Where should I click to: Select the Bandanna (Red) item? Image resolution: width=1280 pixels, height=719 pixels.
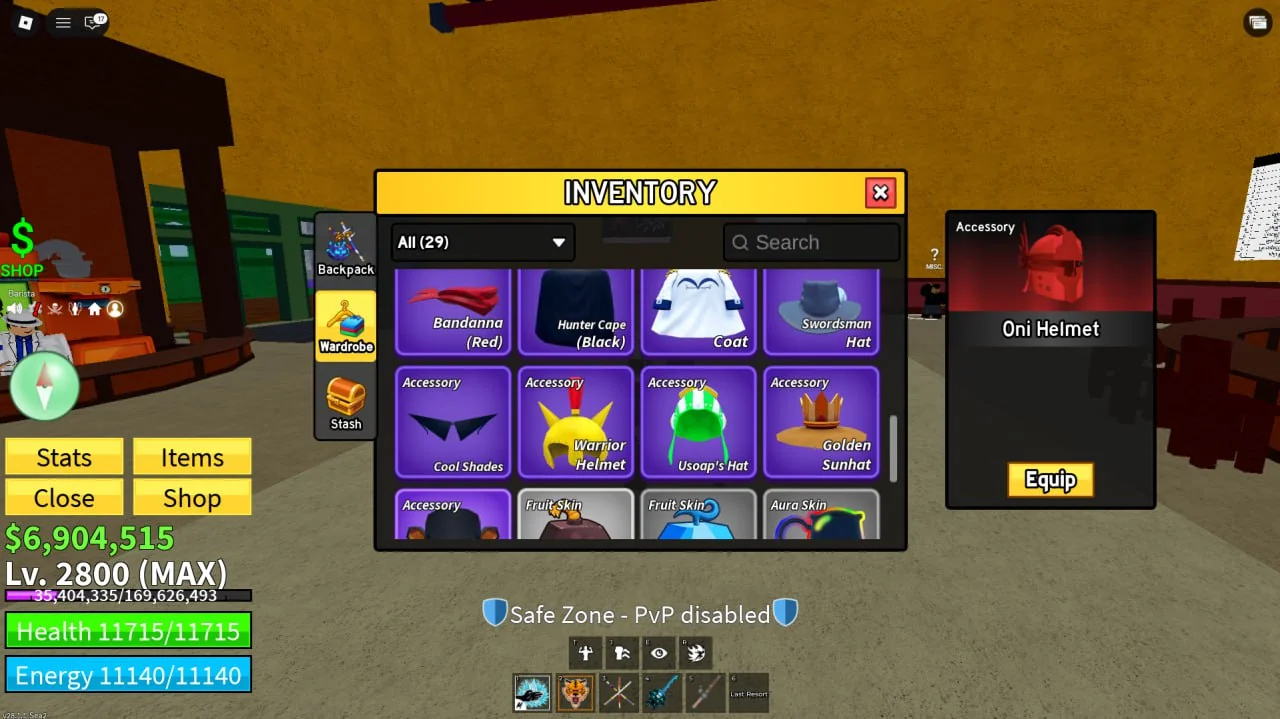[453, 311]
